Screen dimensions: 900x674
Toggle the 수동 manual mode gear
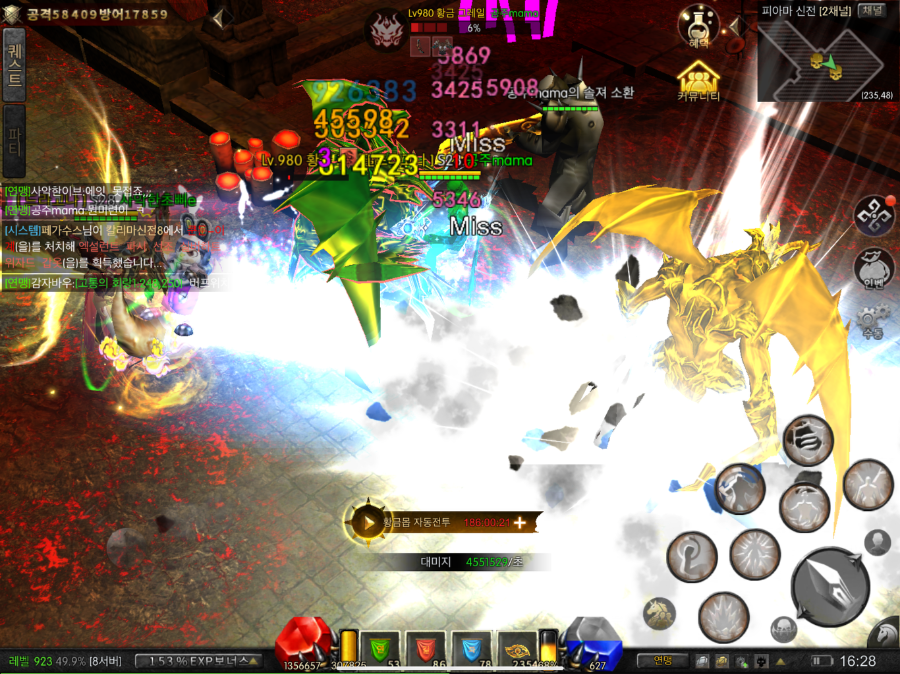pyautogui.click(x=873, y=323)
